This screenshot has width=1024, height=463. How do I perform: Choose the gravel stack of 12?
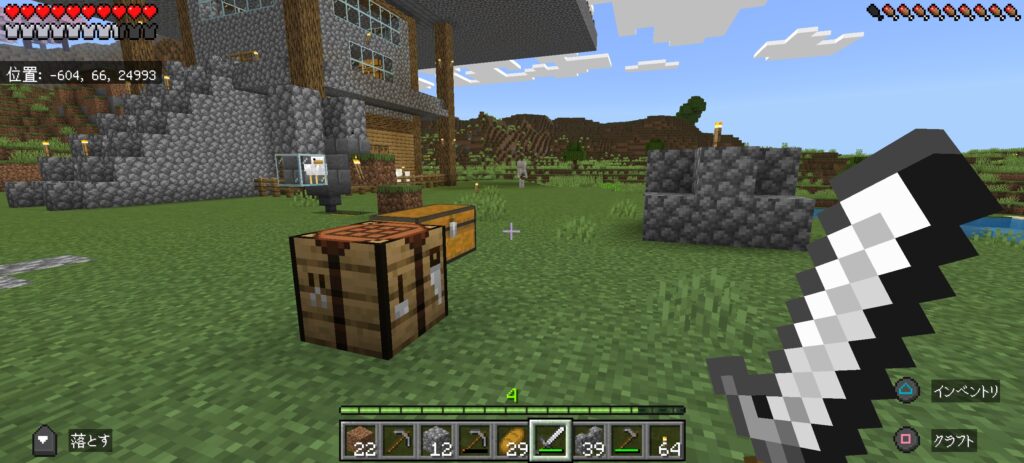434,441
